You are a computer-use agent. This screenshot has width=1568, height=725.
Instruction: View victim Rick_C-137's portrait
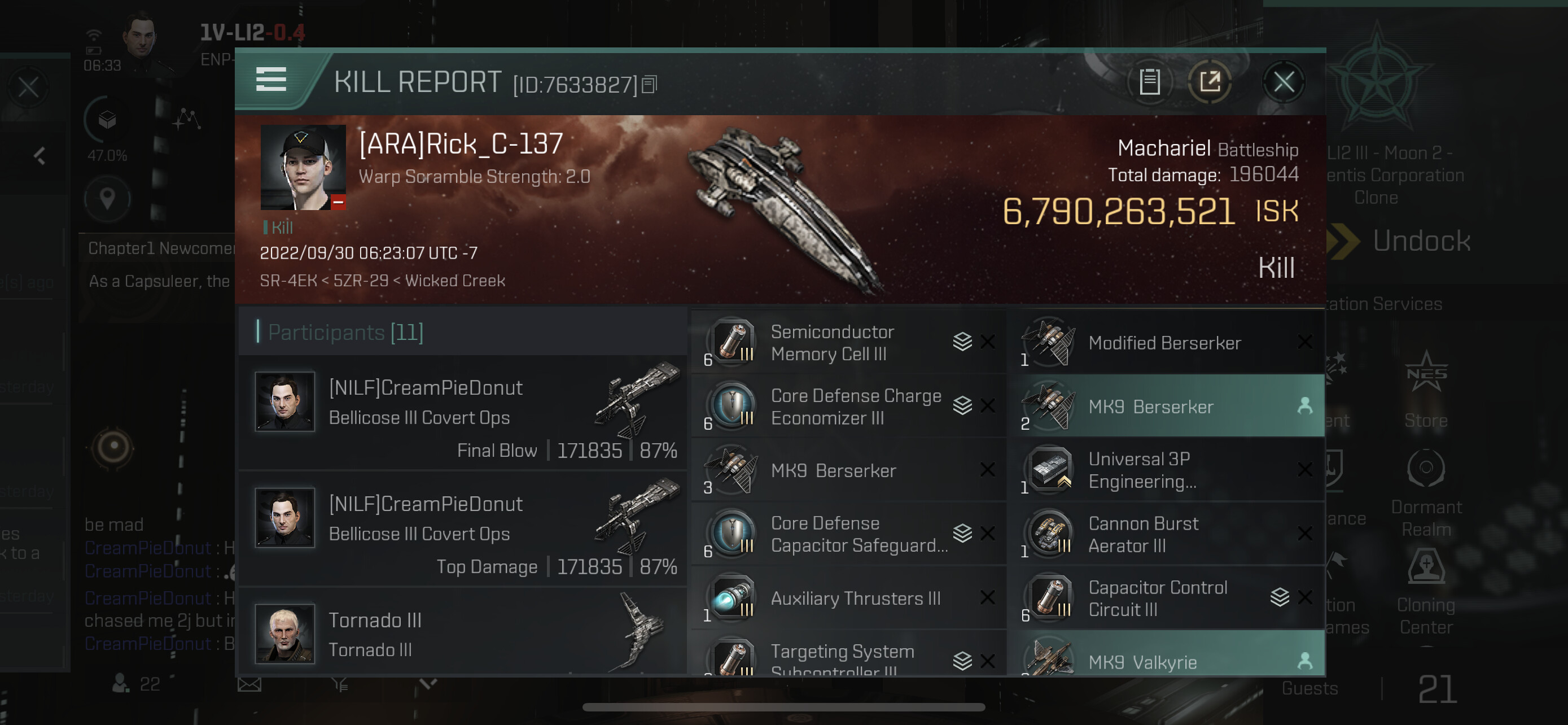tap(303, 167)
